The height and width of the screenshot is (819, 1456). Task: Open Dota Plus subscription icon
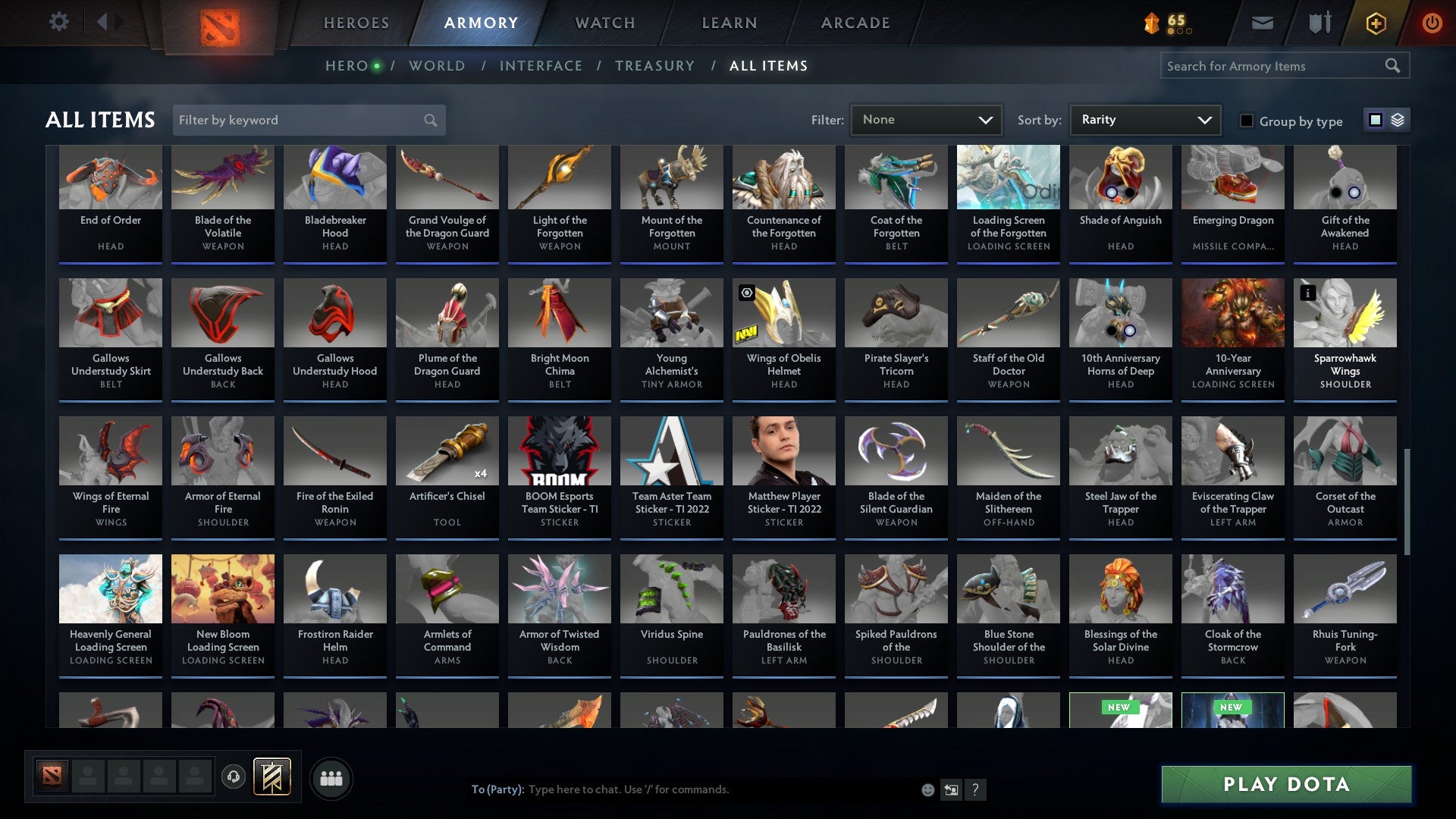[1375, 22]
